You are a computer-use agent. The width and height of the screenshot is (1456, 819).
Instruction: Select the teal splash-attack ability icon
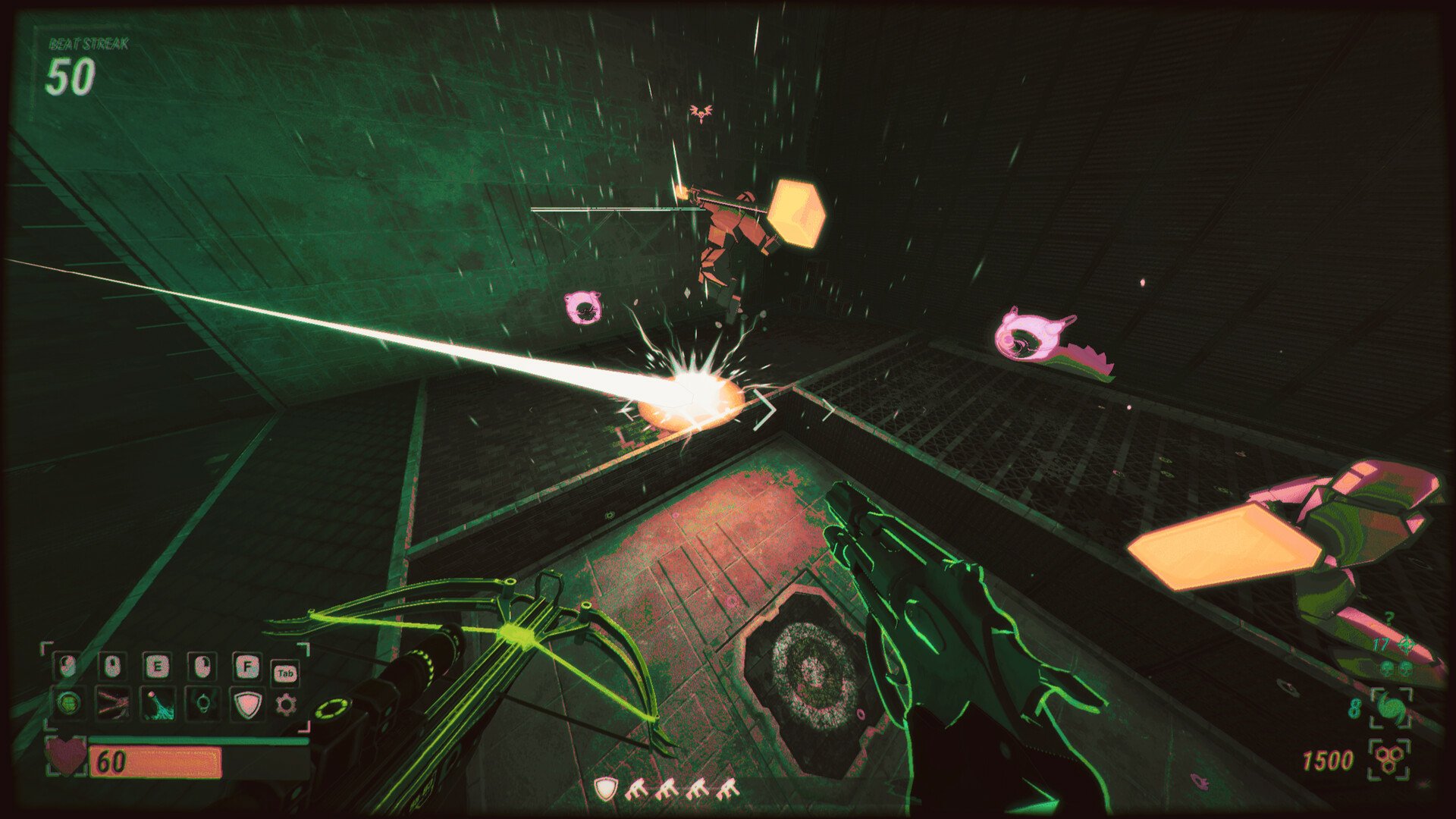(158, 706)
